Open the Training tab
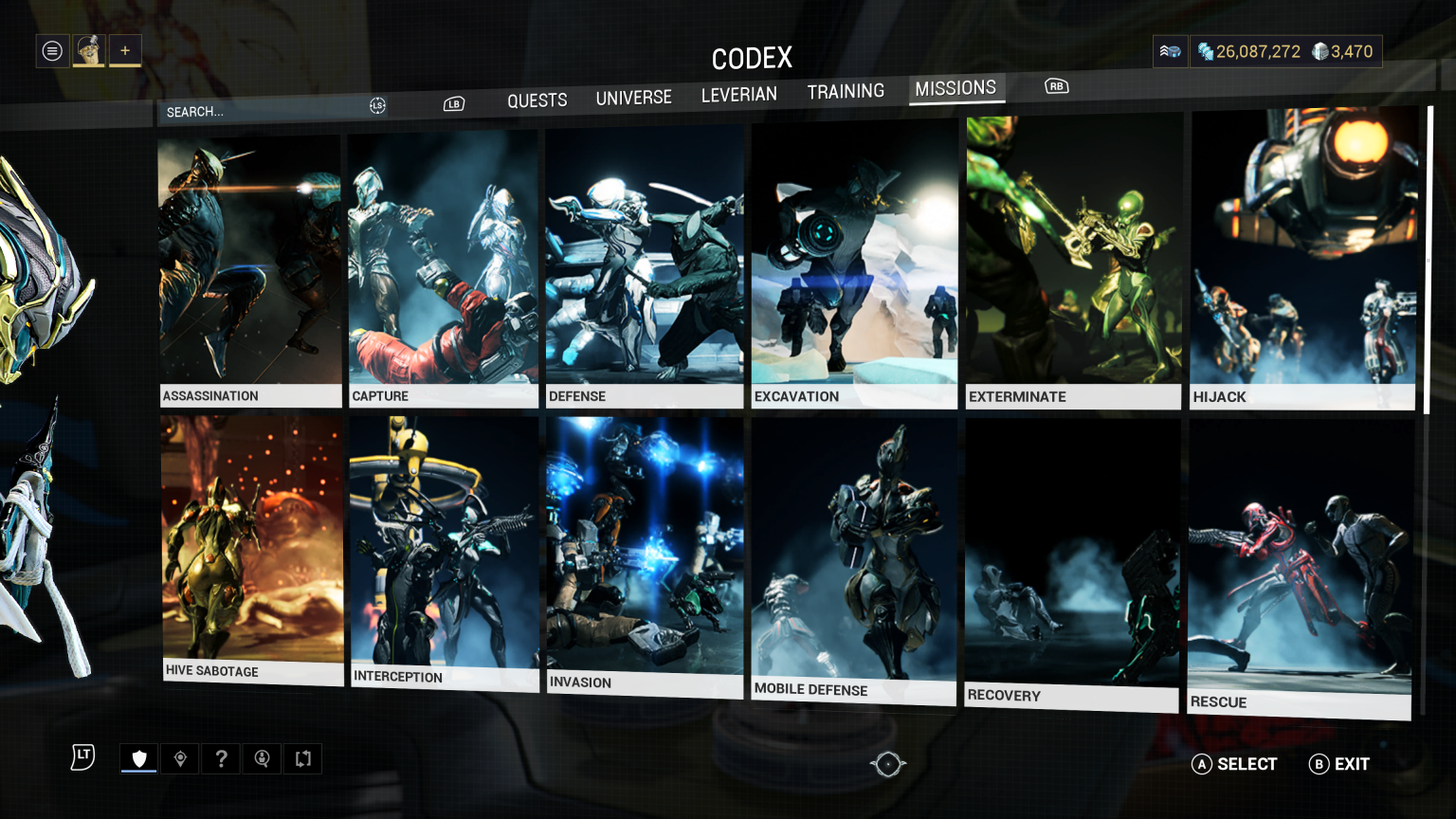This screenshot has width=1456, height=819. coord(846,92)
